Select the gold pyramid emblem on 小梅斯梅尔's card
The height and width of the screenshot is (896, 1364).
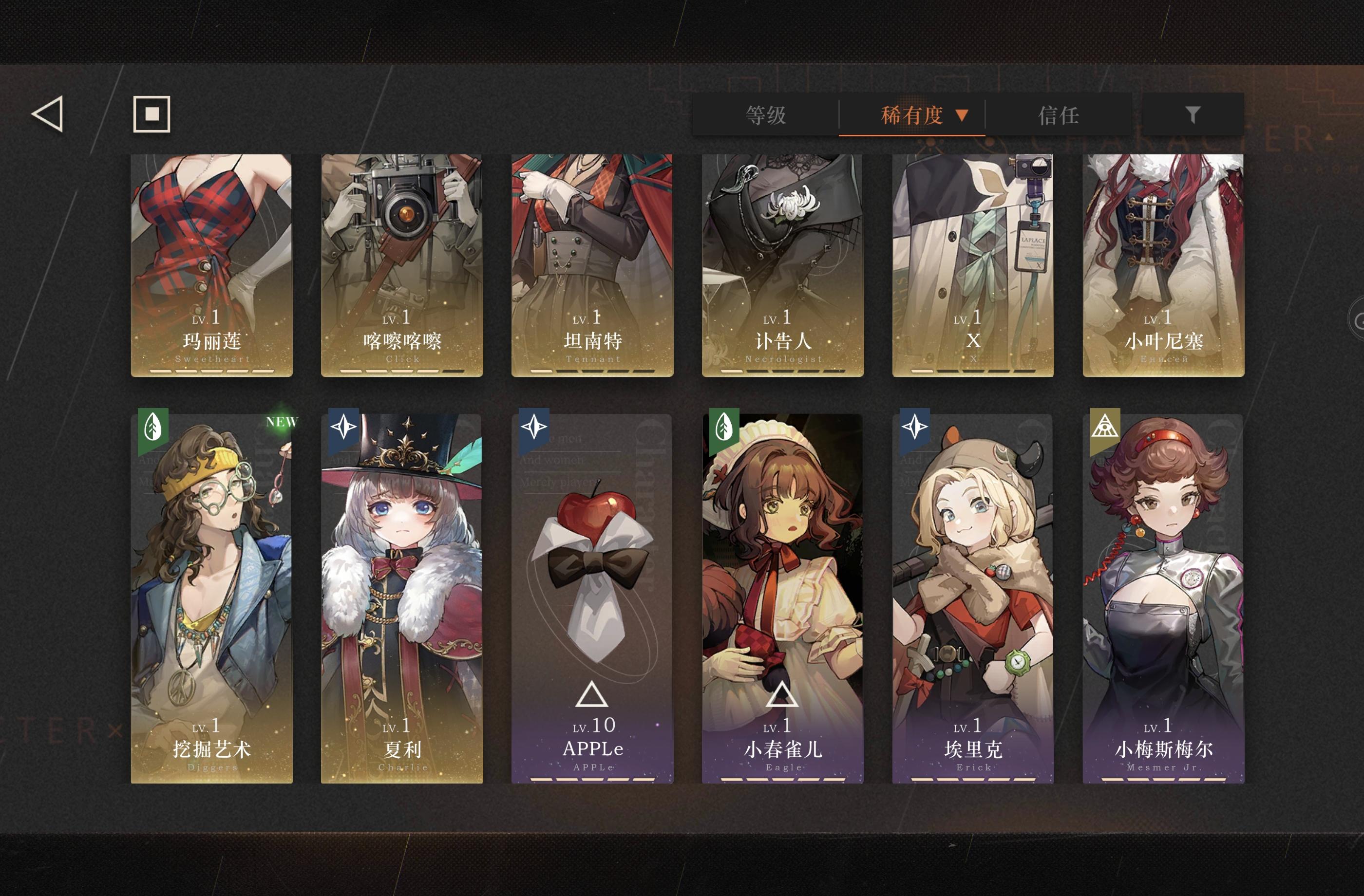tap(1106, 427)
